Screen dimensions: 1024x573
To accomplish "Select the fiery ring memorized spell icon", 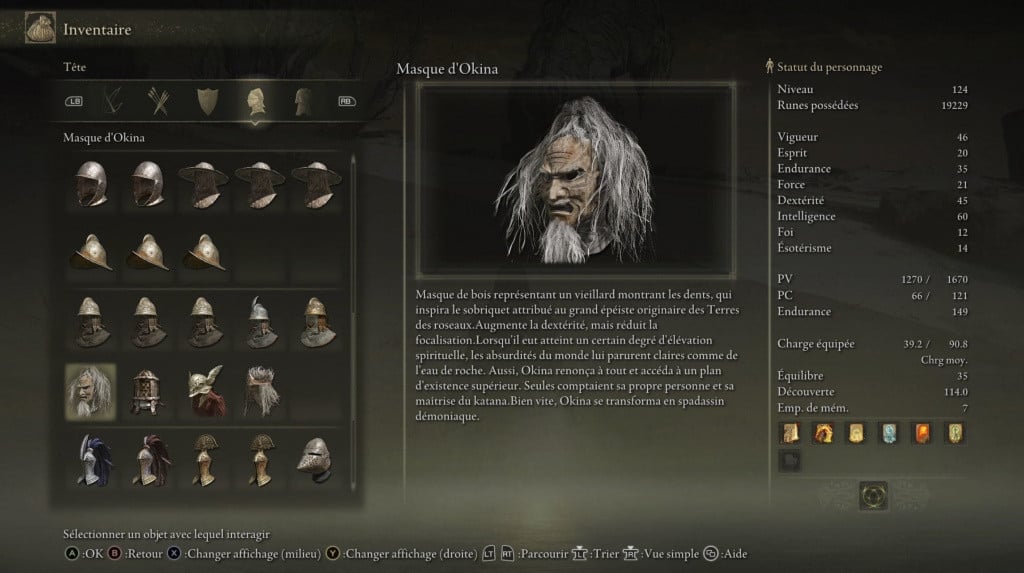I will coord(823,432).
